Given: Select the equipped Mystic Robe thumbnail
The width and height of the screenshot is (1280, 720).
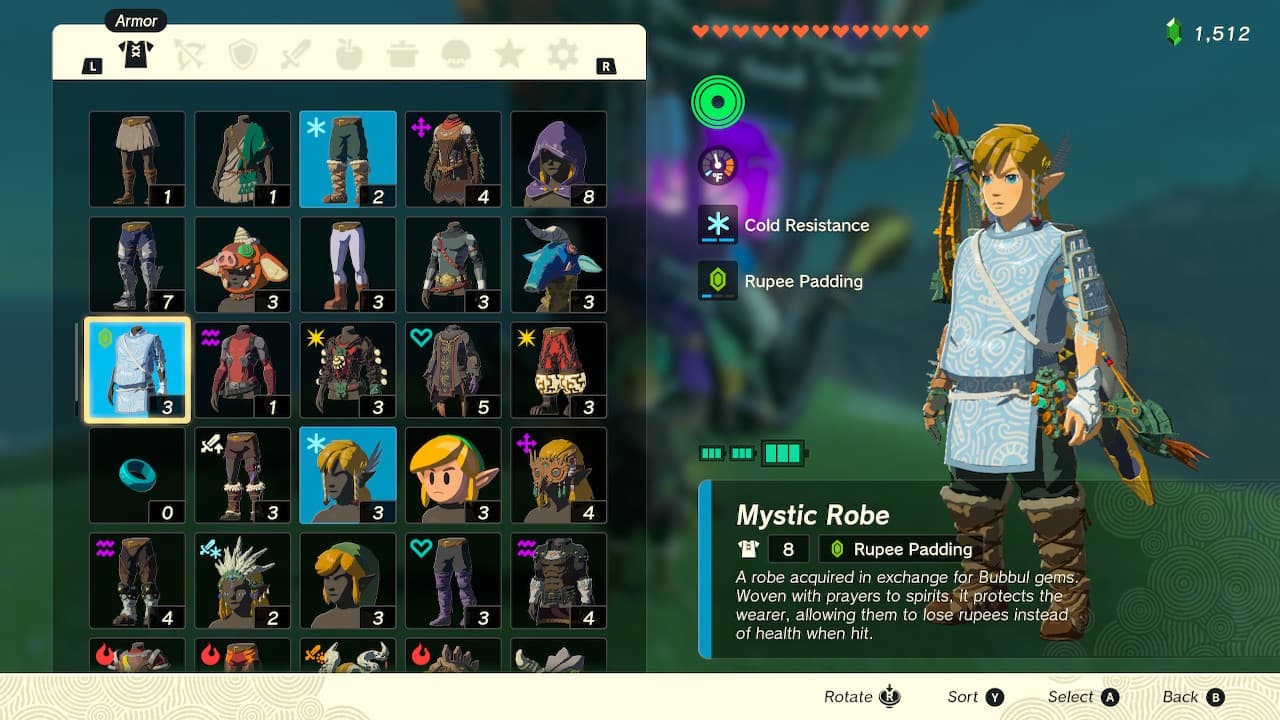Looking at the screenshot, I should [136, 369].
